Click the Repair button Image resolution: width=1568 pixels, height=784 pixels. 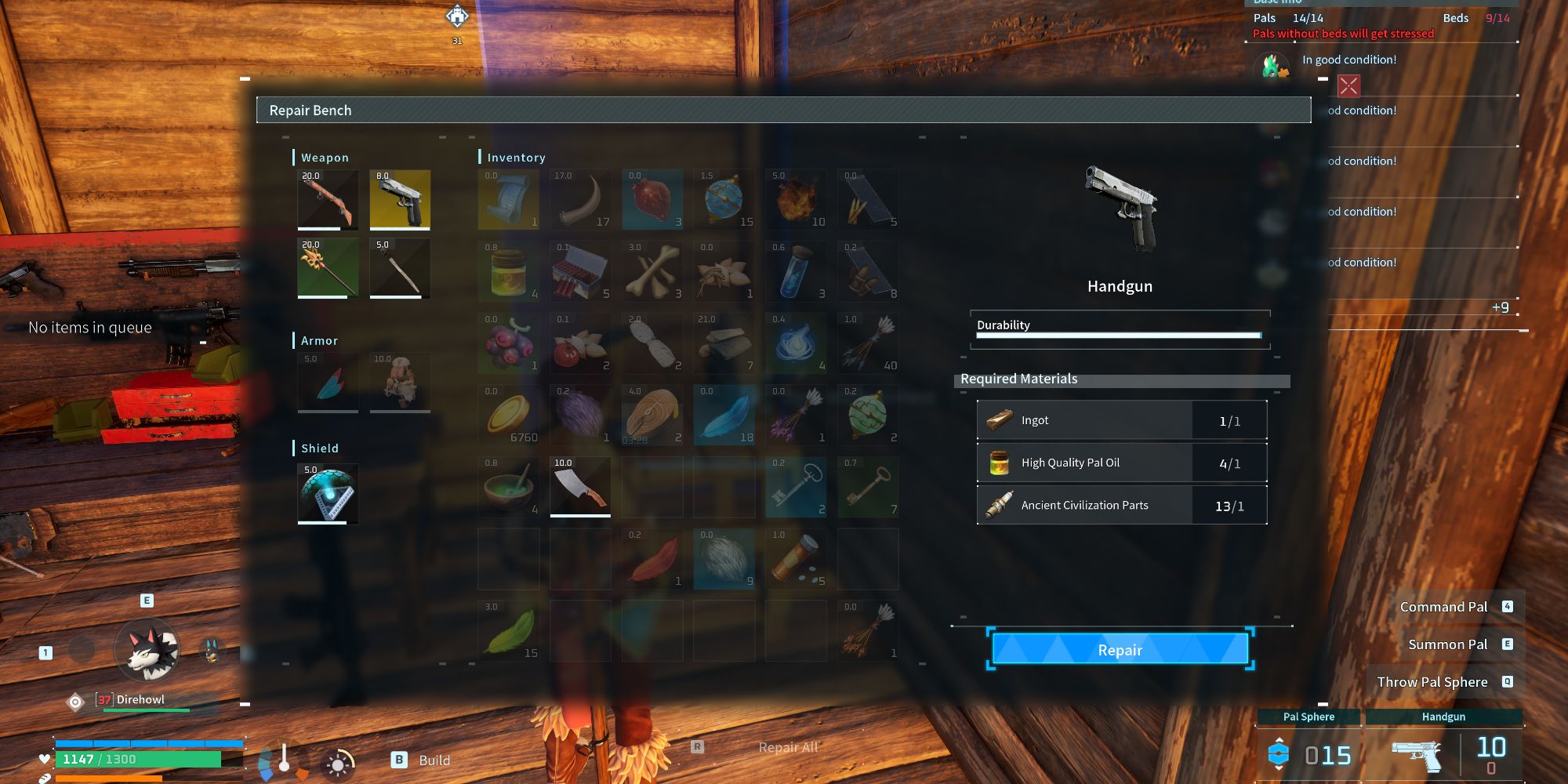pos(1120,650)
